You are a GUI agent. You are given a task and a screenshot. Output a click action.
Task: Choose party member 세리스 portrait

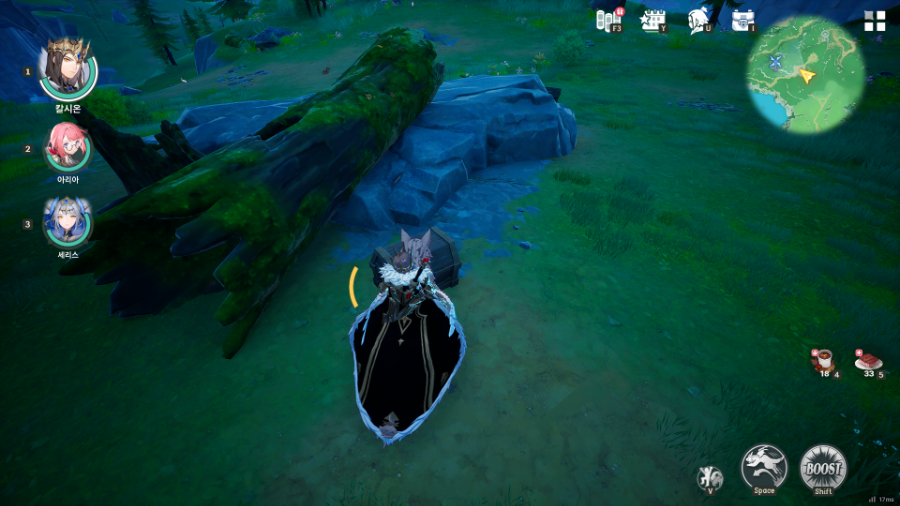coord(67,222)
